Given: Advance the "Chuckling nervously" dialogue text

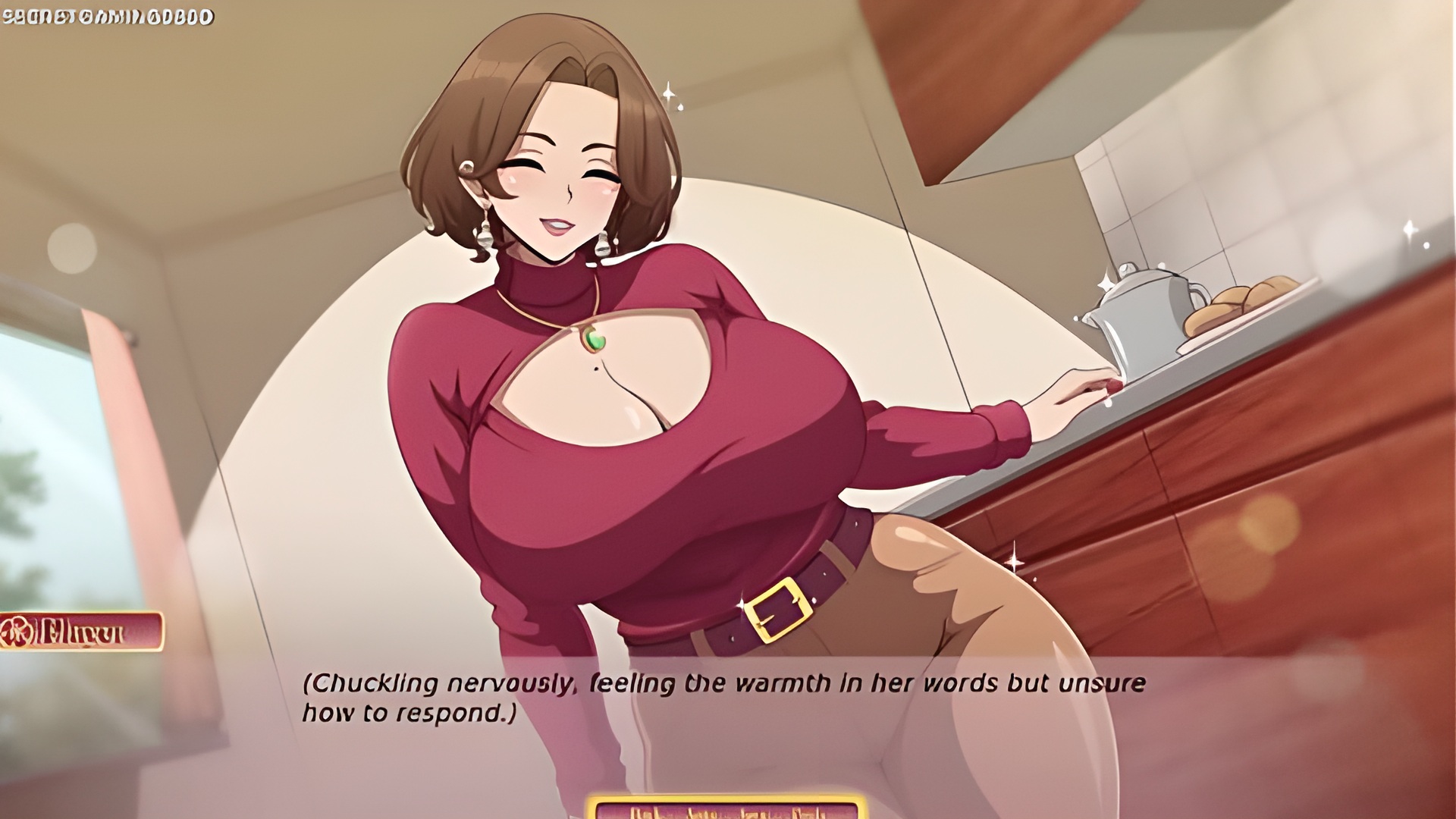Looking at the screenshot, I should click(x=723, y=698).
